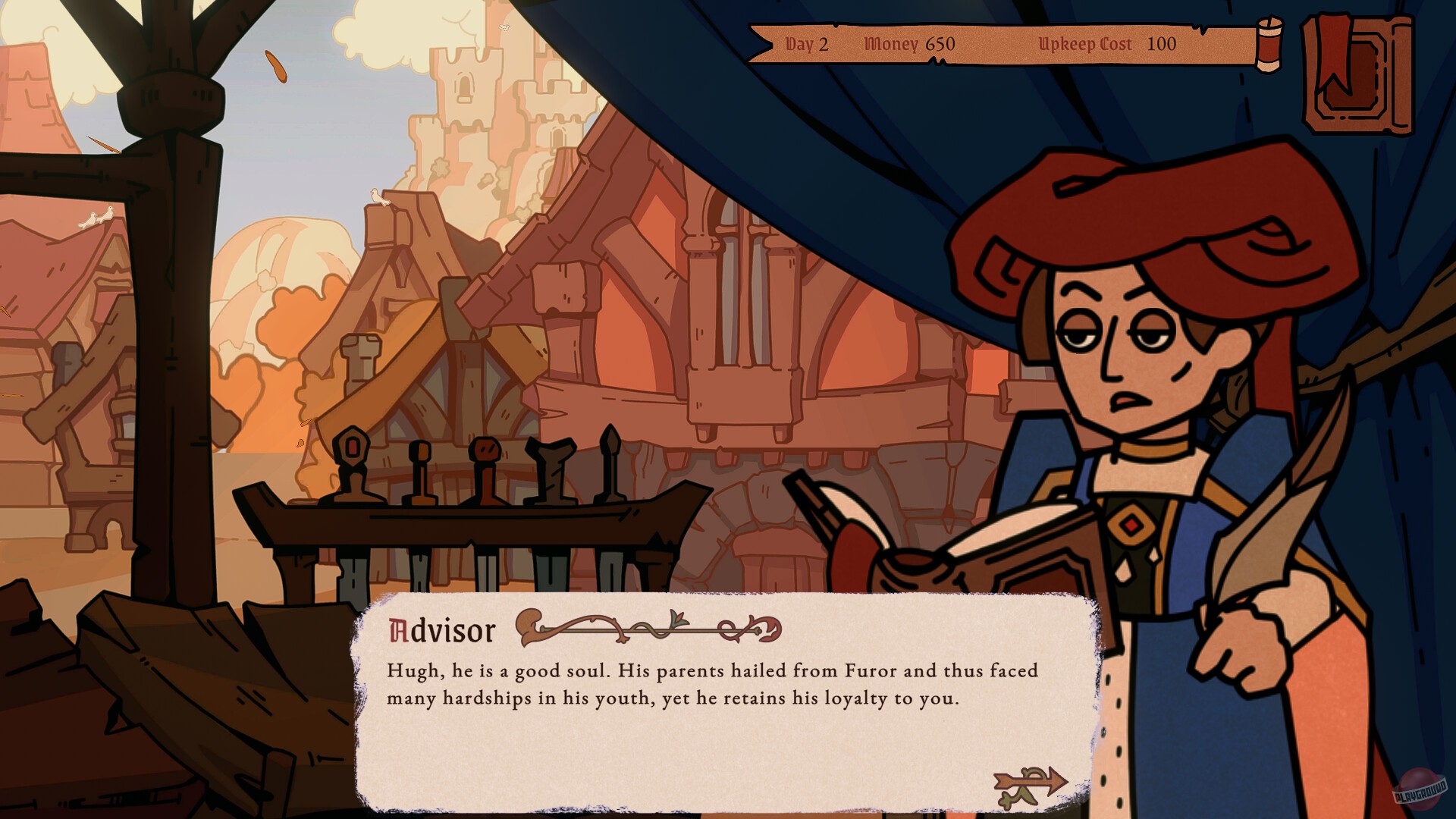
Task: Select the Advisor name heading
Action: click(x=441, y=629)
